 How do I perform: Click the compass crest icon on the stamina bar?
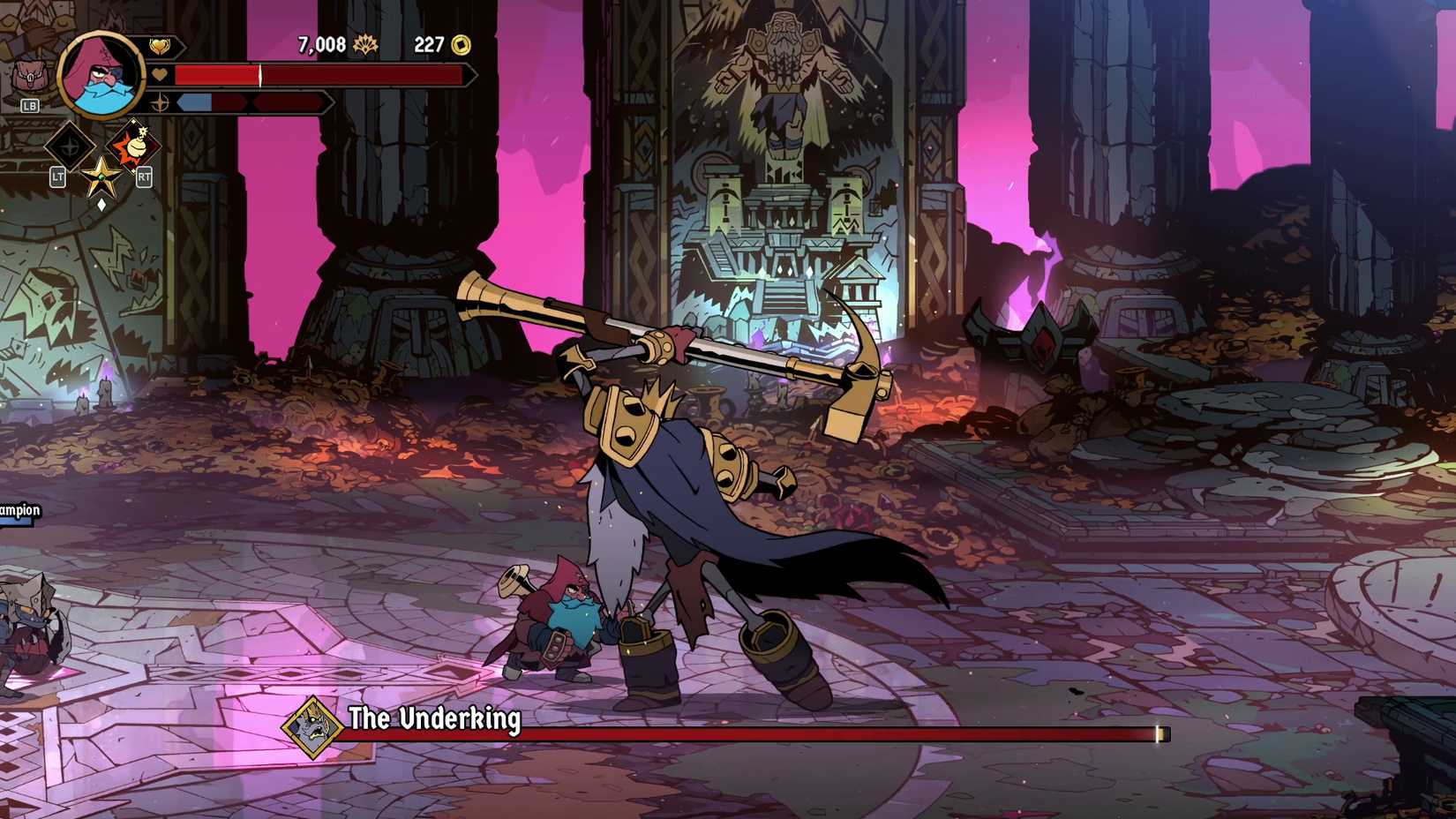(x=161, y=102)
